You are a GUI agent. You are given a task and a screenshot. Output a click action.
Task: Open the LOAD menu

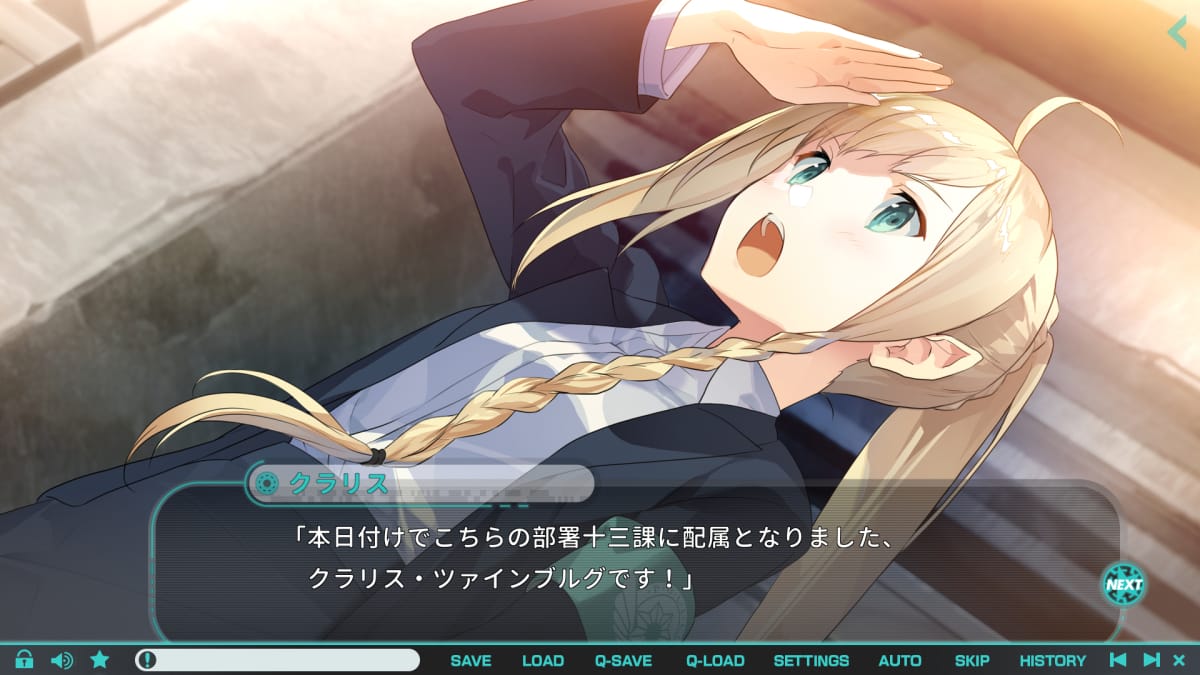pyautogui.click(x=543, y=661)
